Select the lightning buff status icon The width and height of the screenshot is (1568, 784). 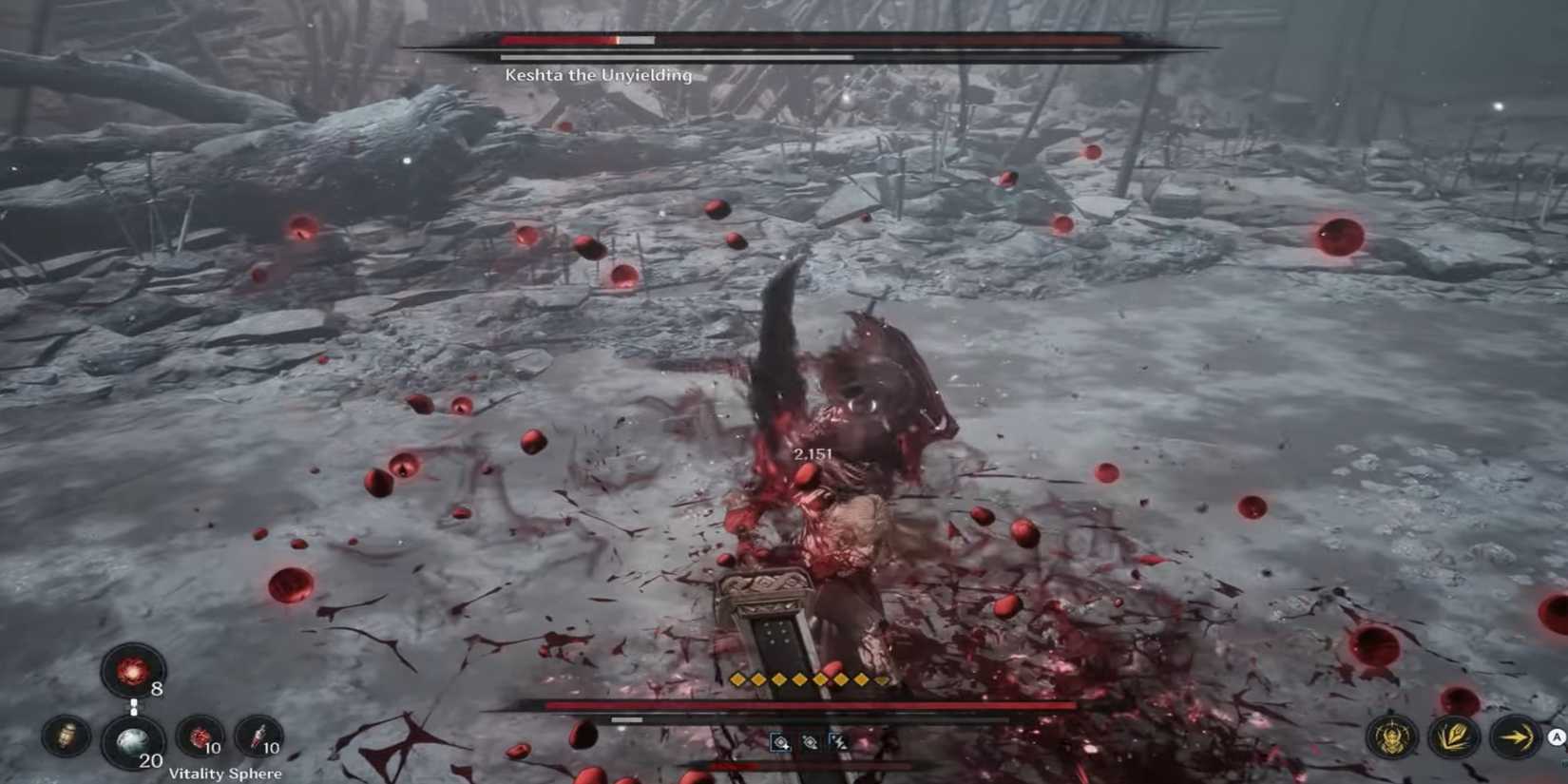coord(840,742)
